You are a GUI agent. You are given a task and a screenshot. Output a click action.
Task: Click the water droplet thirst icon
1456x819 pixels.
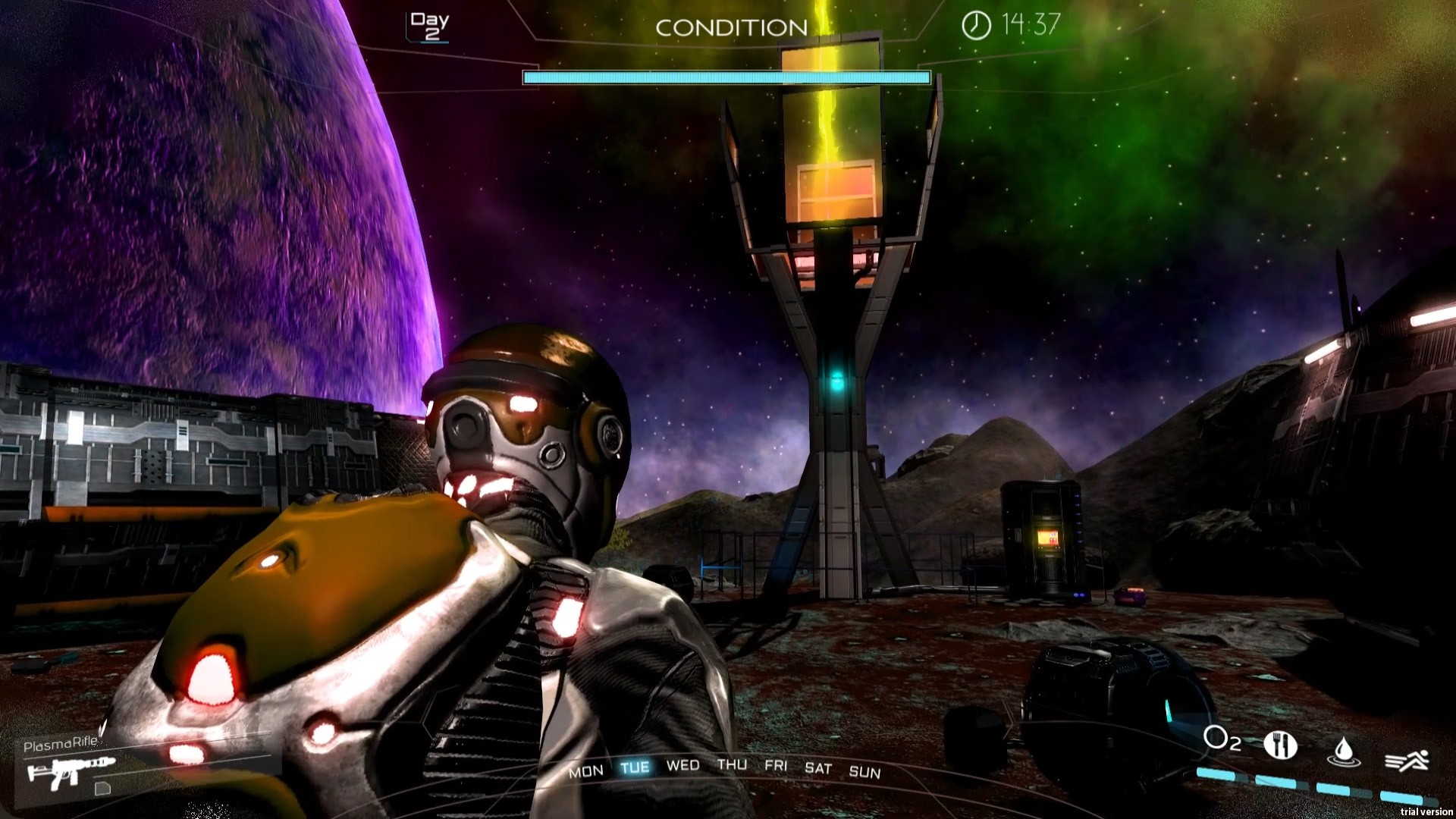click(1343, 751)
